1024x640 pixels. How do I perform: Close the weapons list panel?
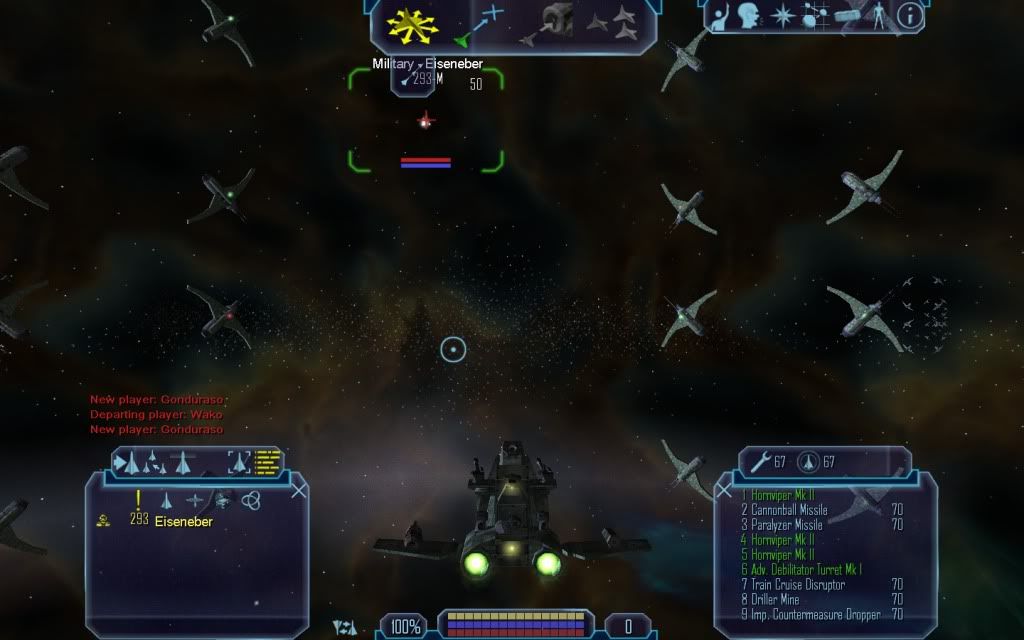(724, 490)
